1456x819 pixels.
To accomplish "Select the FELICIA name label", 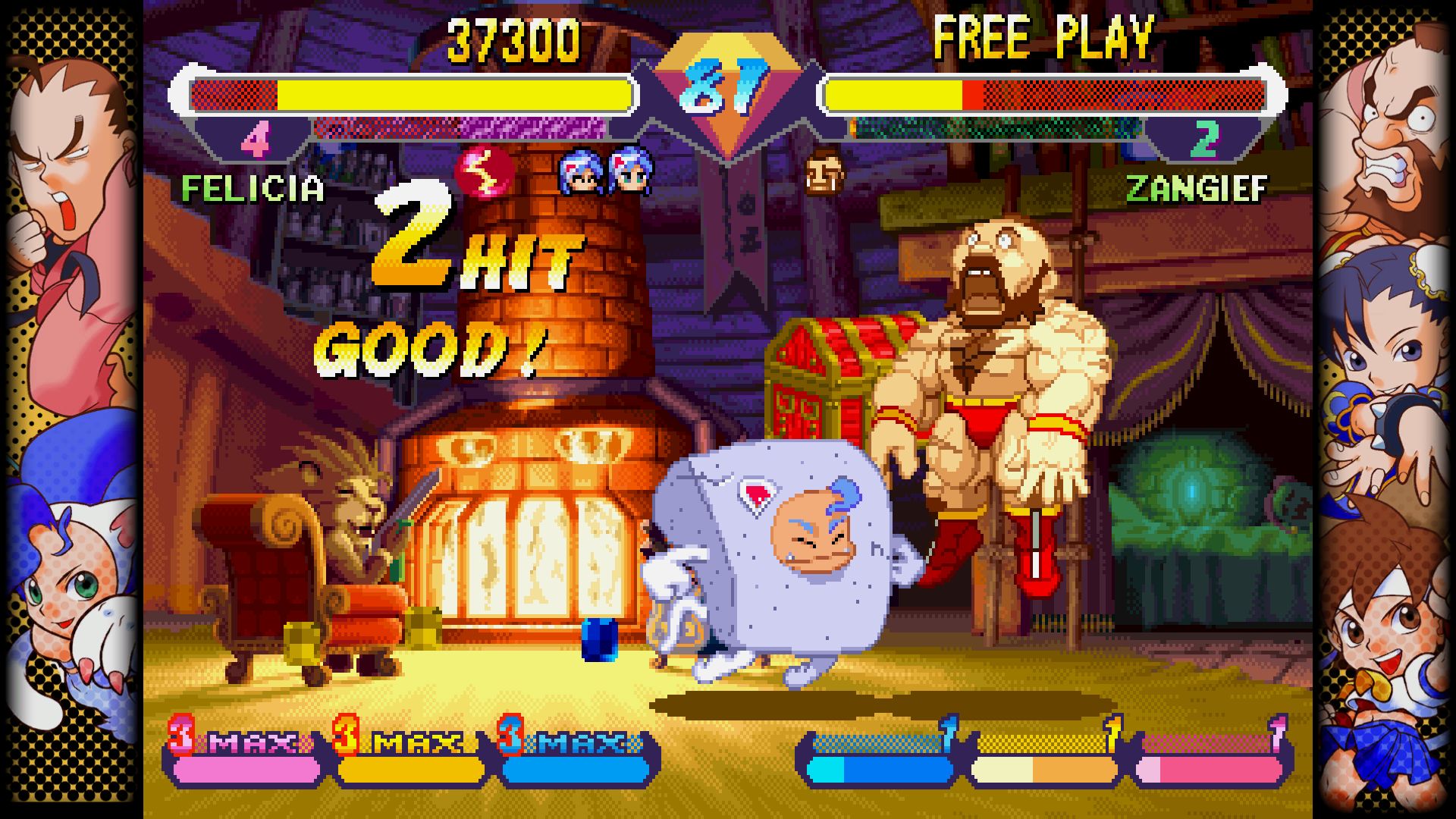I will (x=254, y=190).
